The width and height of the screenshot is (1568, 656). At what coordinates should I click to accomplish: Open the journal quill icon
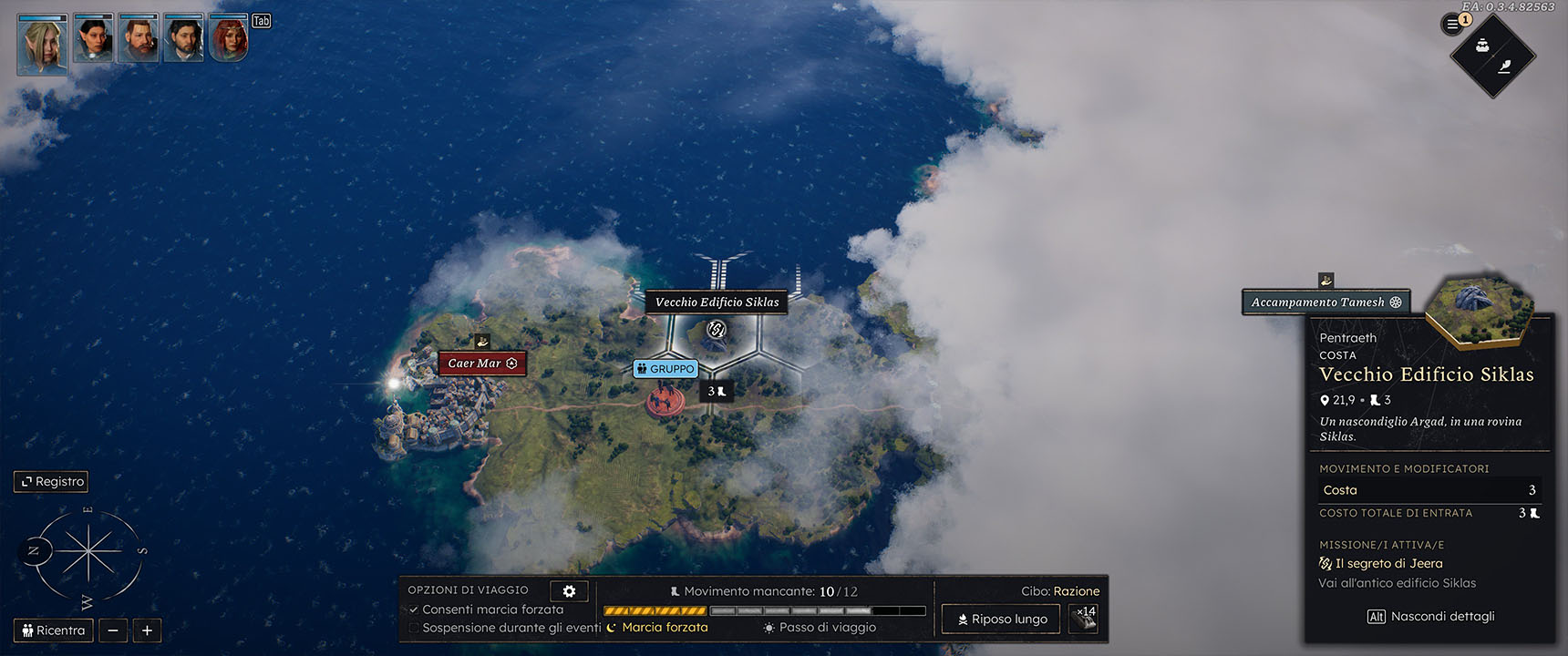(x=1505, y=66)
